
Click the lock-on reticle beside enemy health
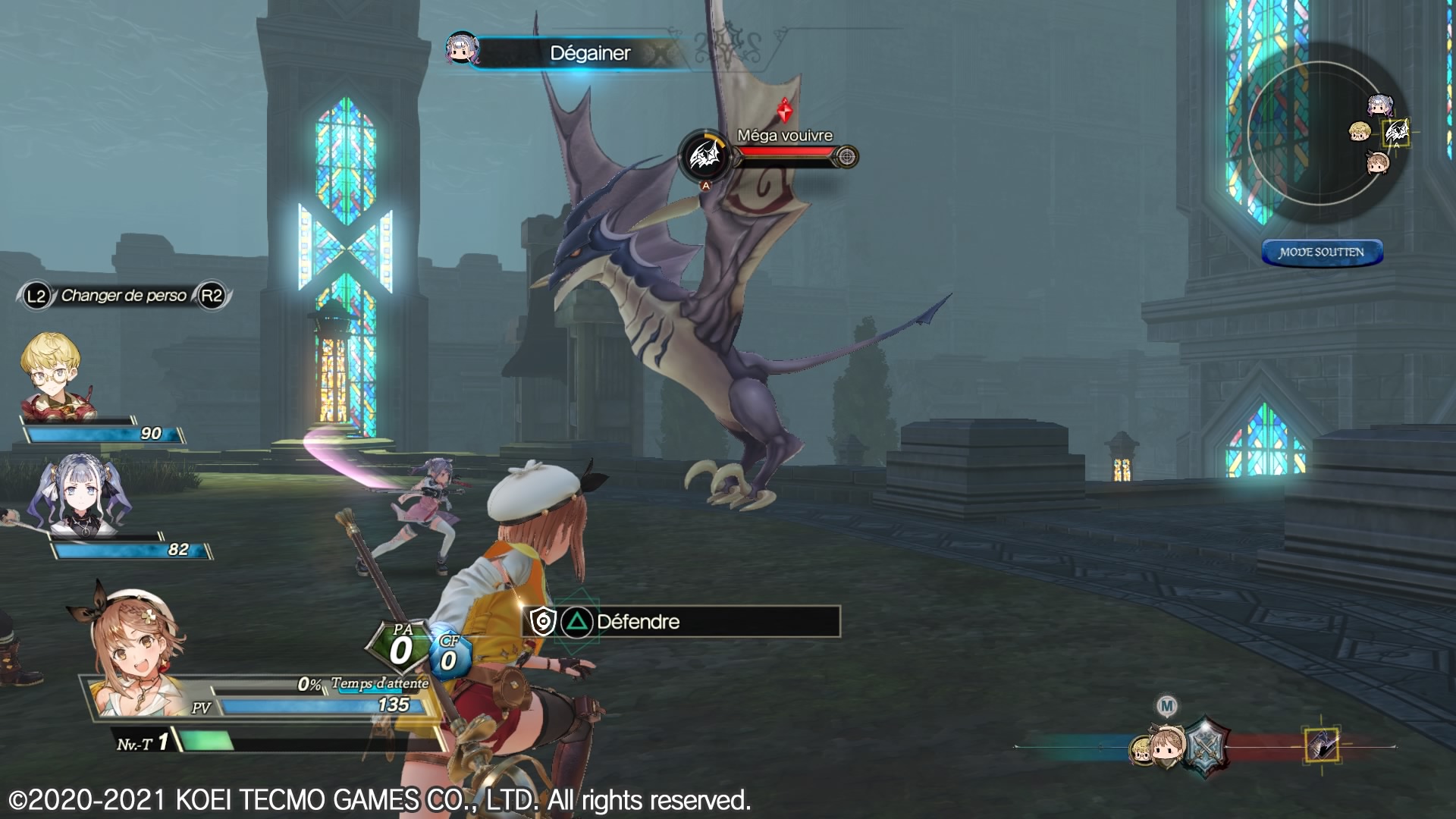tap(846, 157)
